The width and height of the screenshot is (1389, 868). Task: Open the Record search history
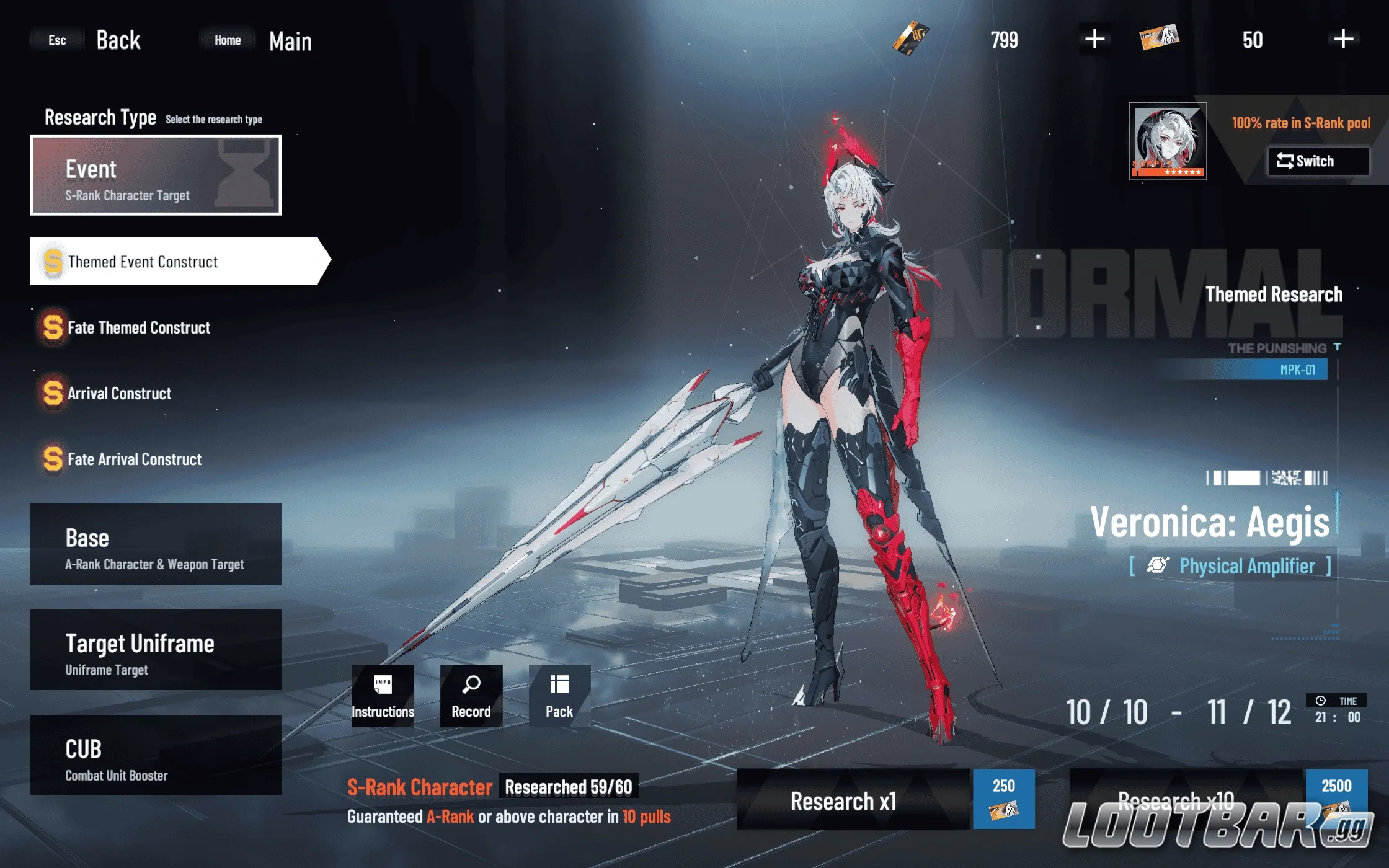point(470,697)
